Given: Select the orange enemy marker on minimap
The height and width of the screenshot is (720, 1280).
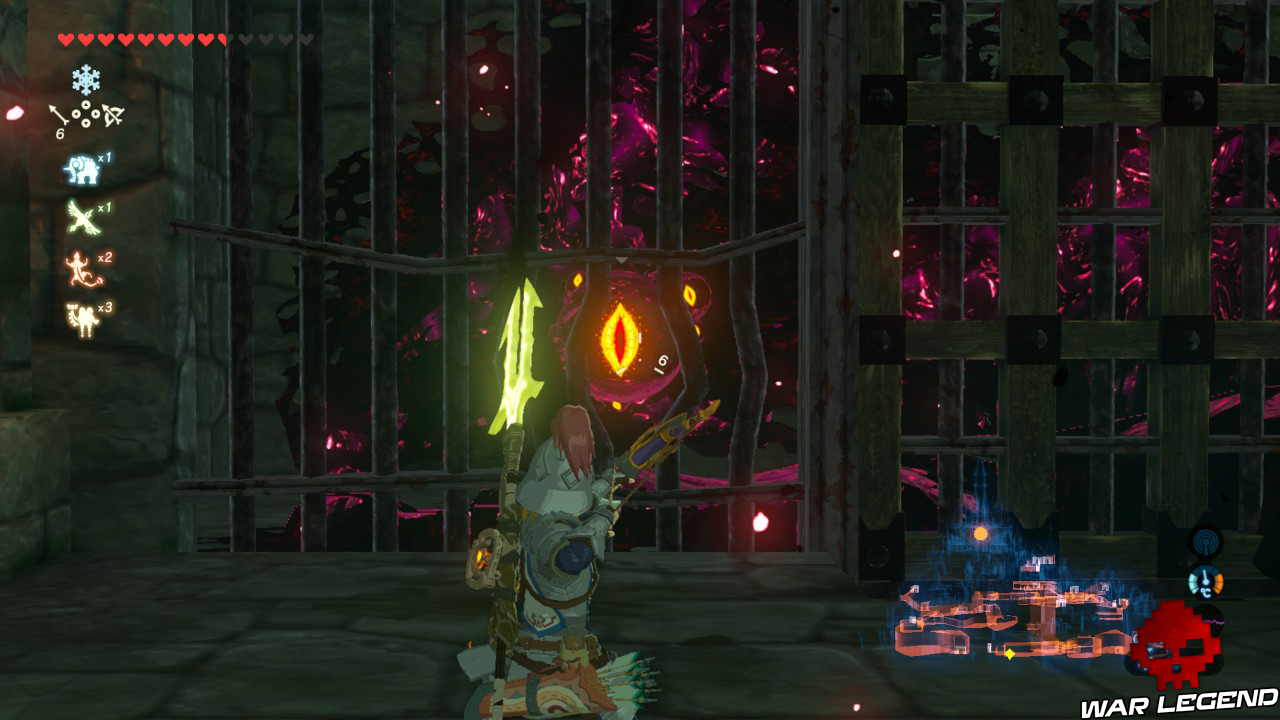Looking at the screenshot, I should click(x=979, y=532).
